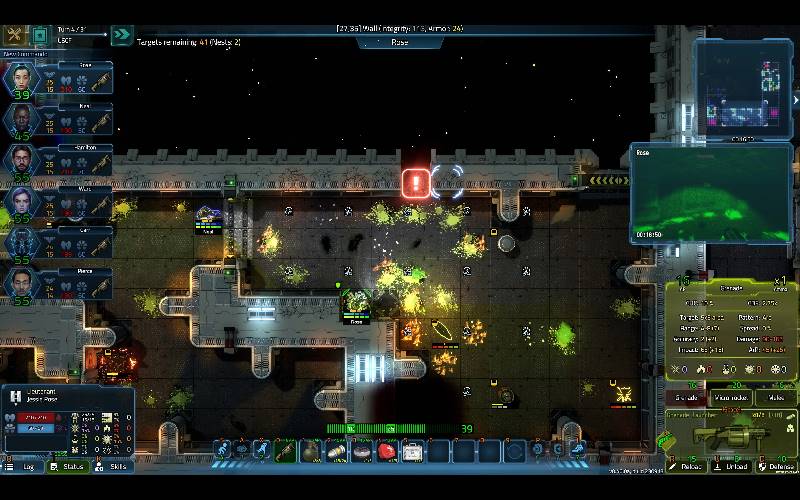Click the end turn fast-forward arrow button
800x500 pixels.
(x=122, y=36)
